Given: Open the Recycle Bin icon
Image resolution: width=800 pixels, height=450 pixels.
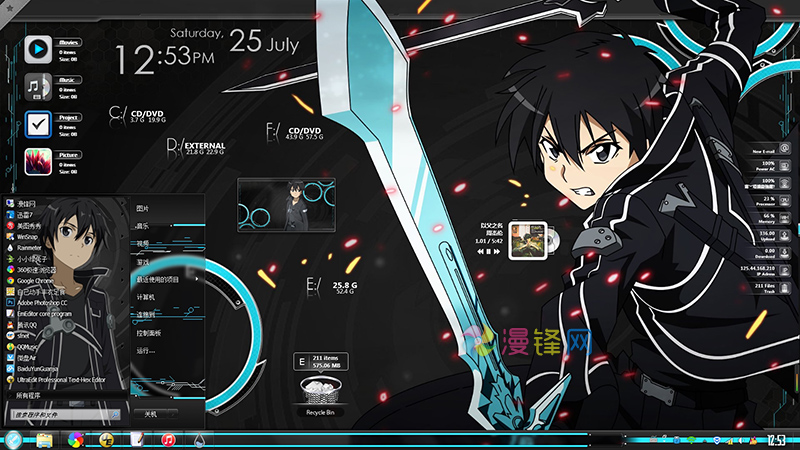Looking at the screenshot, I should coord(321,392).
